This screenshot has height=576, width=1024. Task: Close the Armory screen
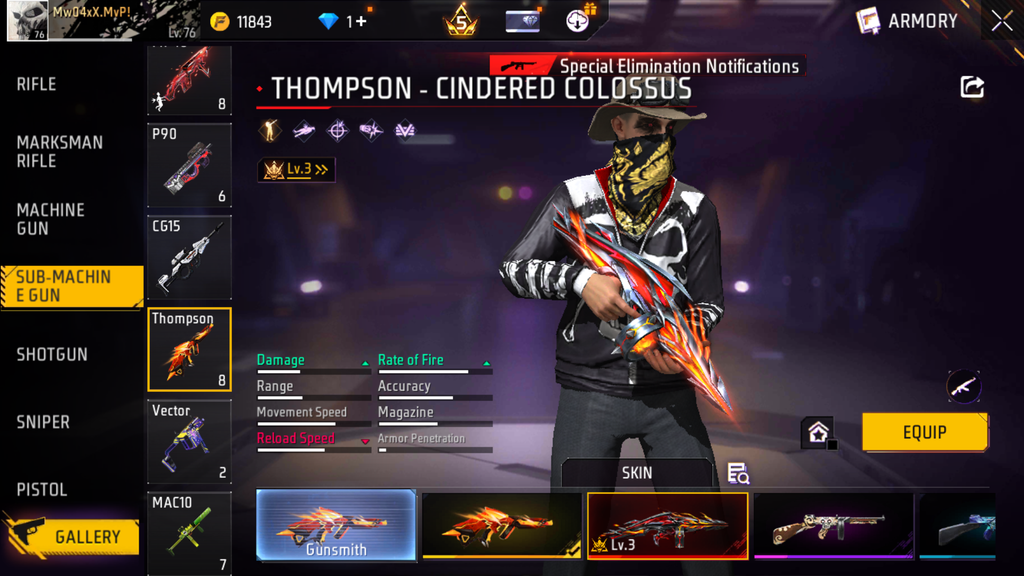(x=1001, y=21)
